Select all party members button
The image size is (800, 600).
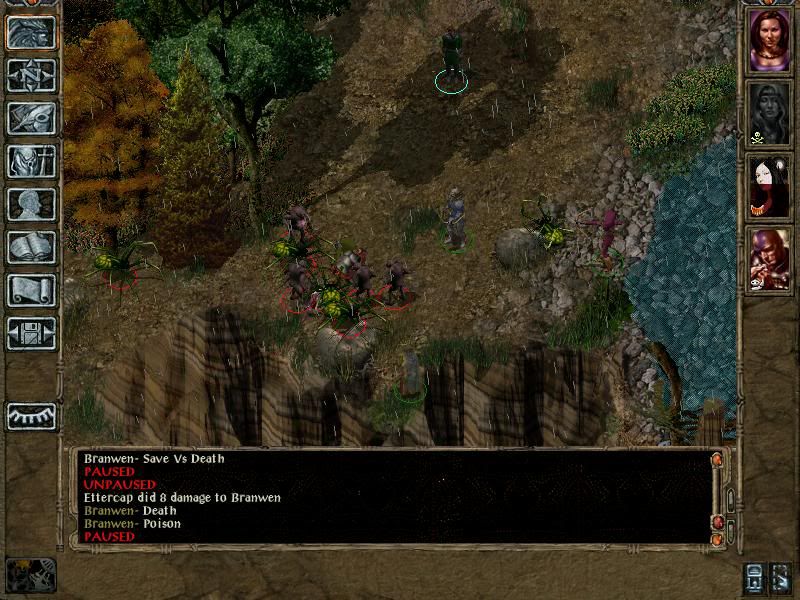(781, 576)
